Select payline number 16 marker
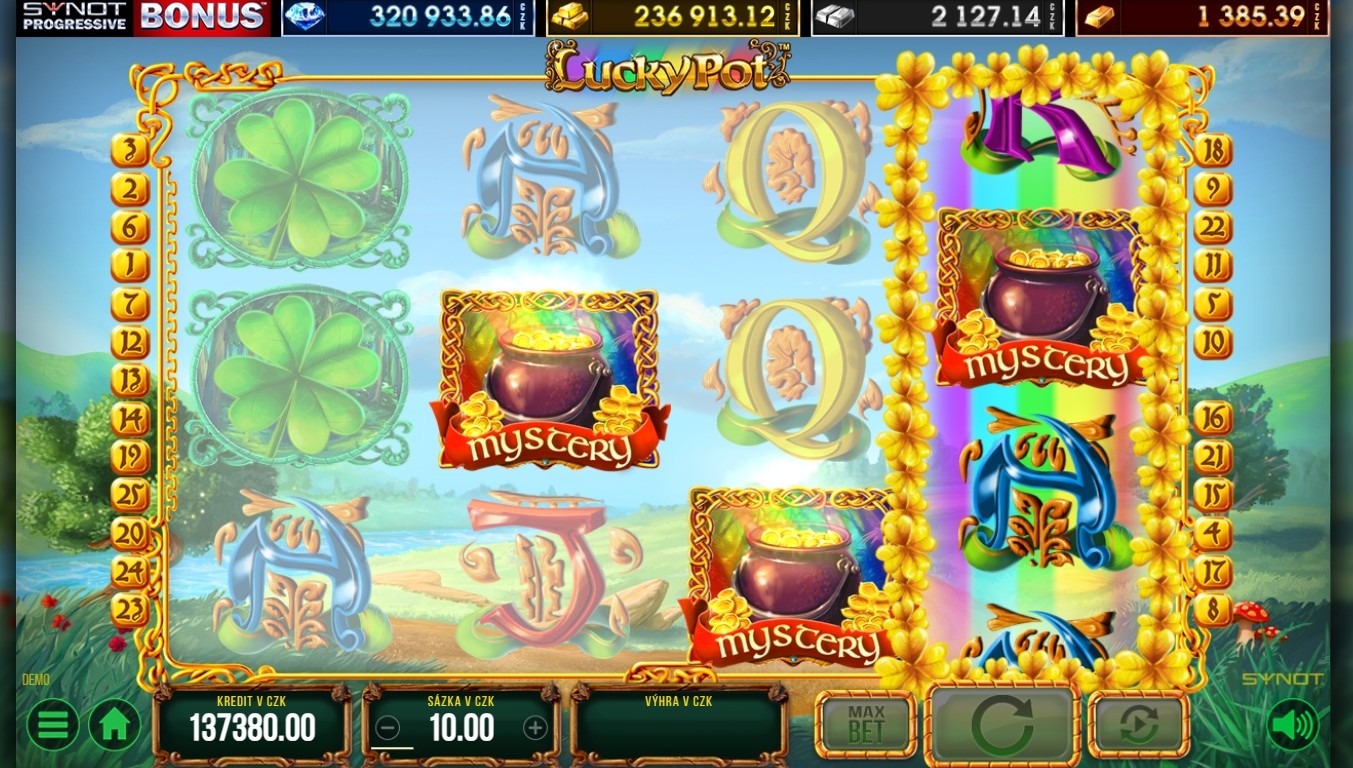The width and height of the screenshot is (1353, 768). 1212,419
